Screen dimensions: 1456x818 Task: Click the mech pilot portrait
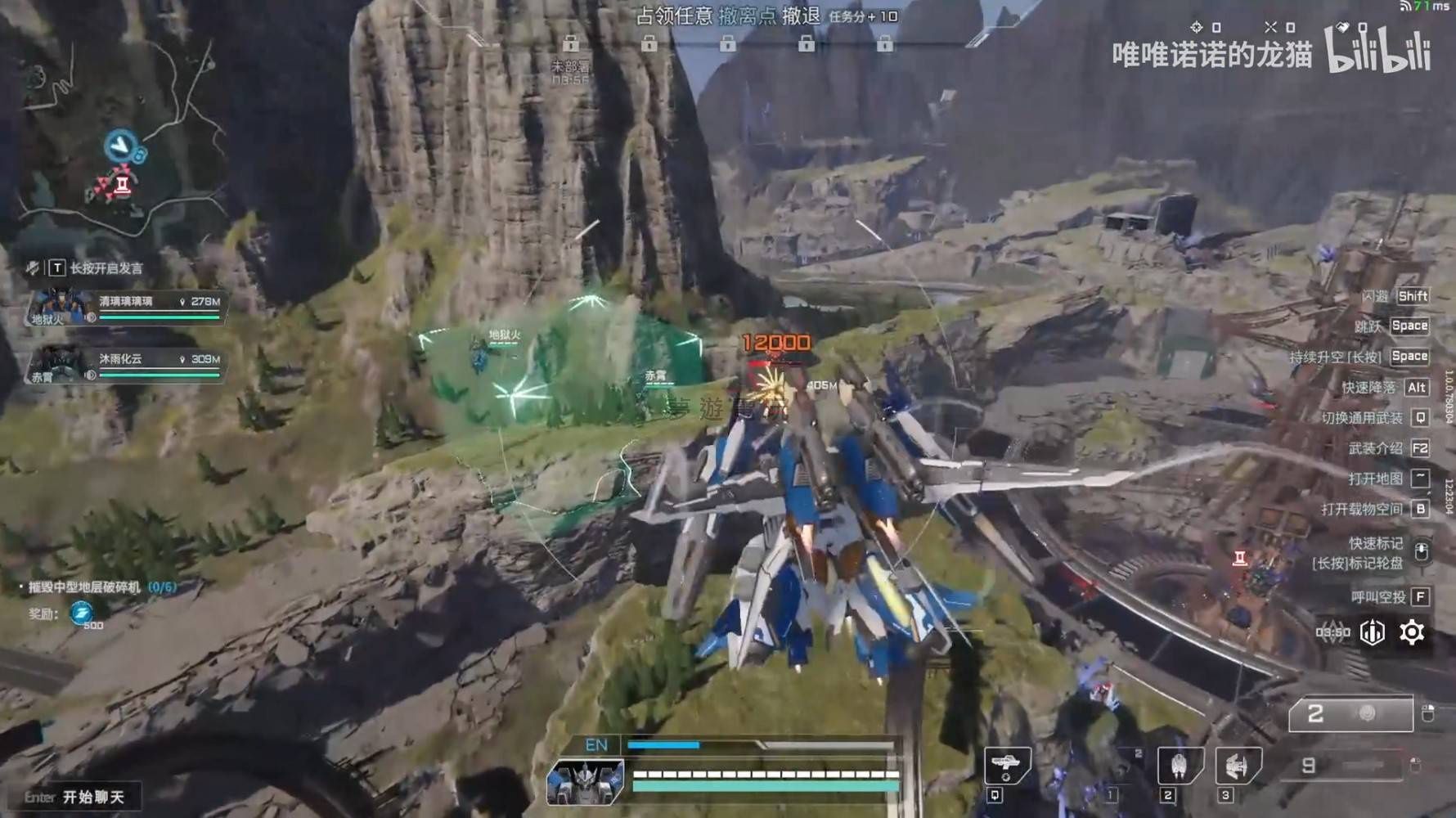coord(585,780)
